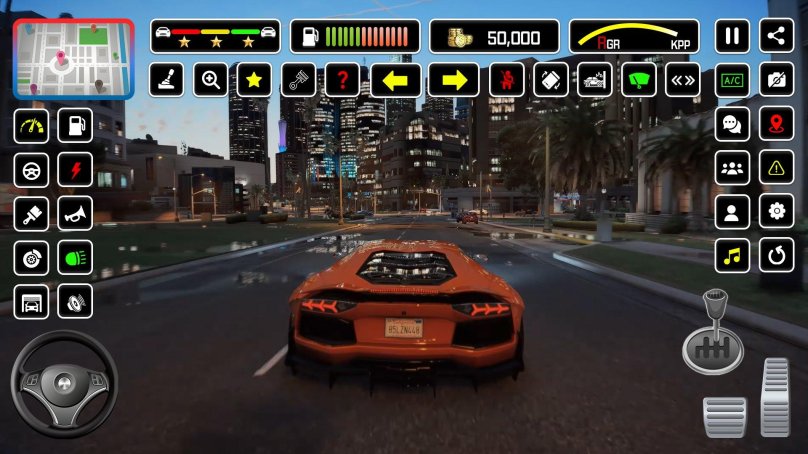
Task: Select the paint brush icon
Action: pyautogui.click(x=31, y=212)
